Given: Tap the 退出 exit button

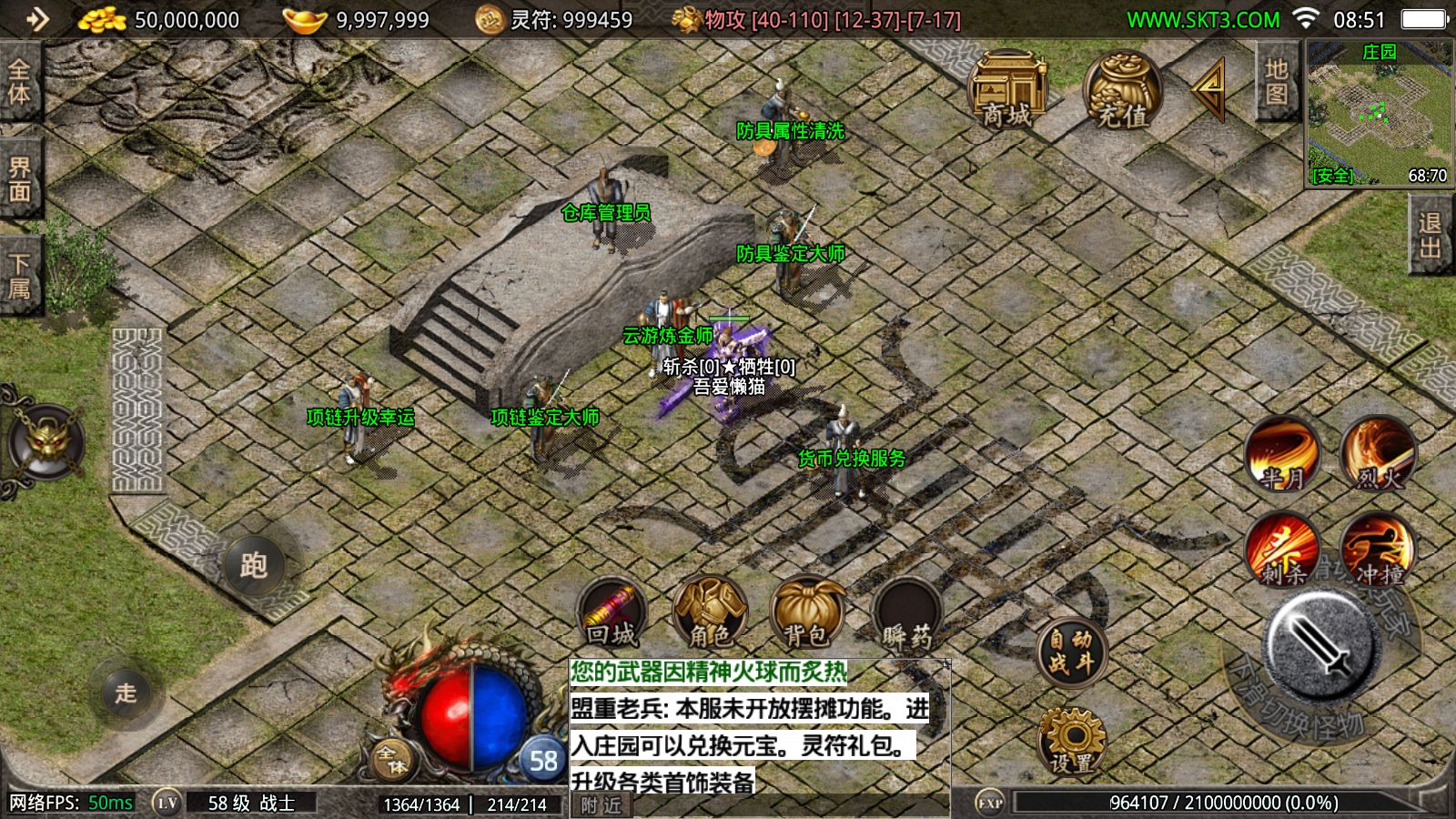Looking at the screenshot, I should pyautogui.click(x=1431, y=236).
